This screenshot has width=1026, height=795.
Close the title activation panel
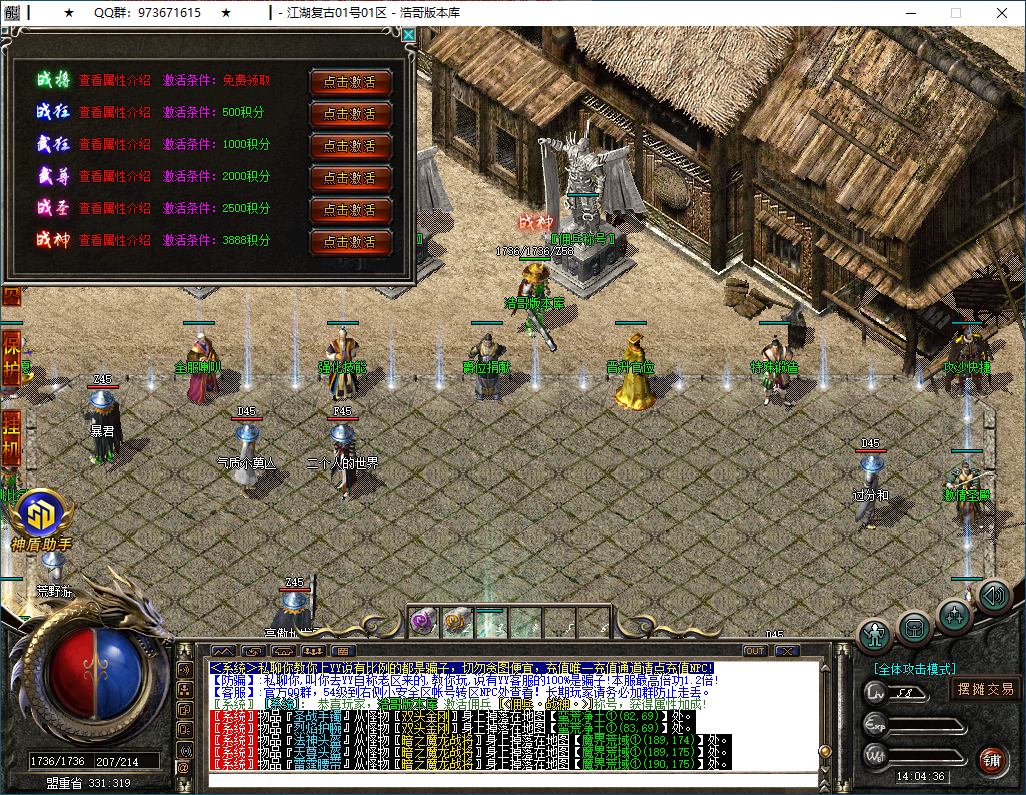click(408, 34)
